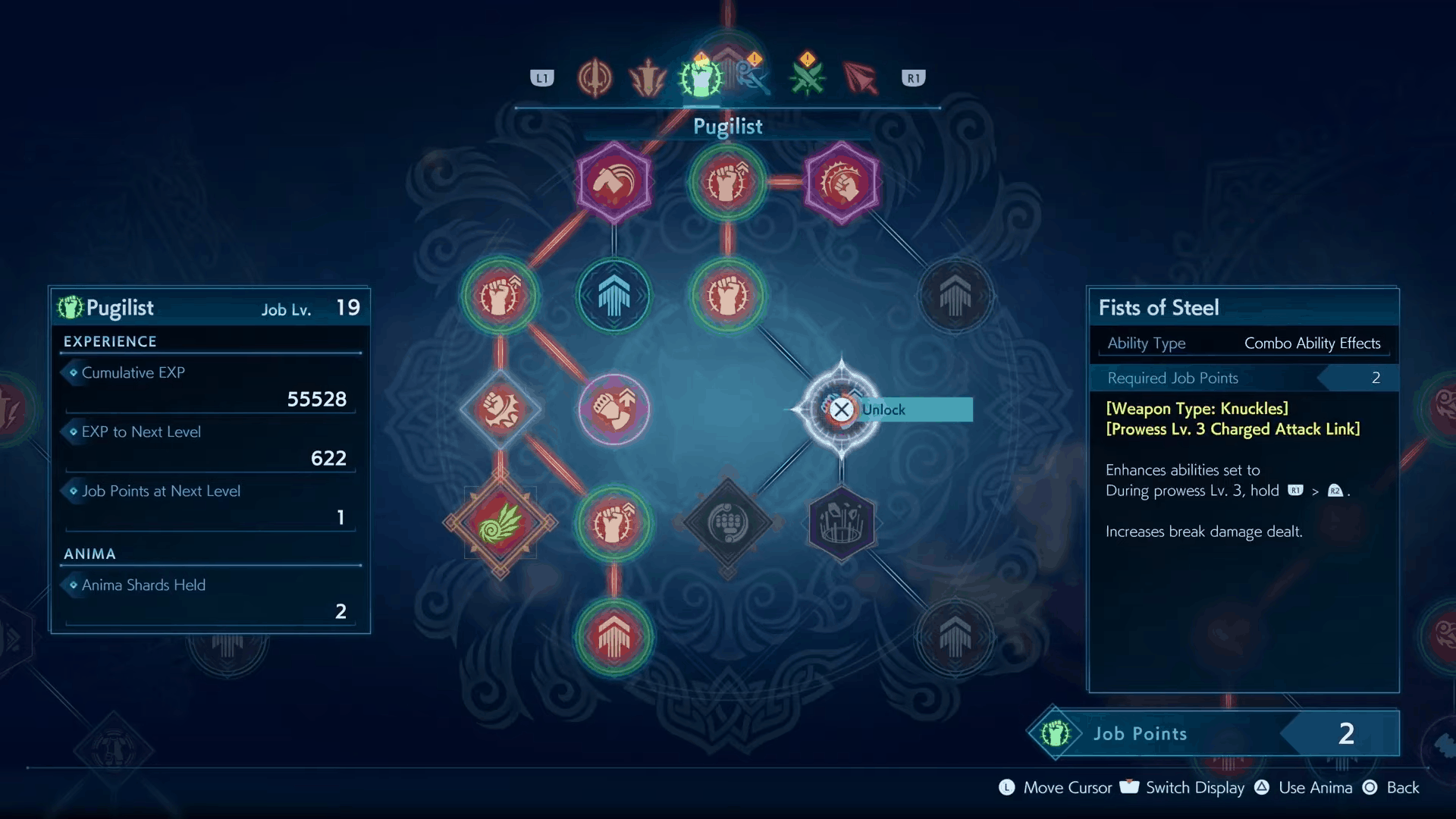The height and width of the screenshot is (819, 1456).
Task: Choose the locked grey diamond knuckles node
Action: [727, 523]
